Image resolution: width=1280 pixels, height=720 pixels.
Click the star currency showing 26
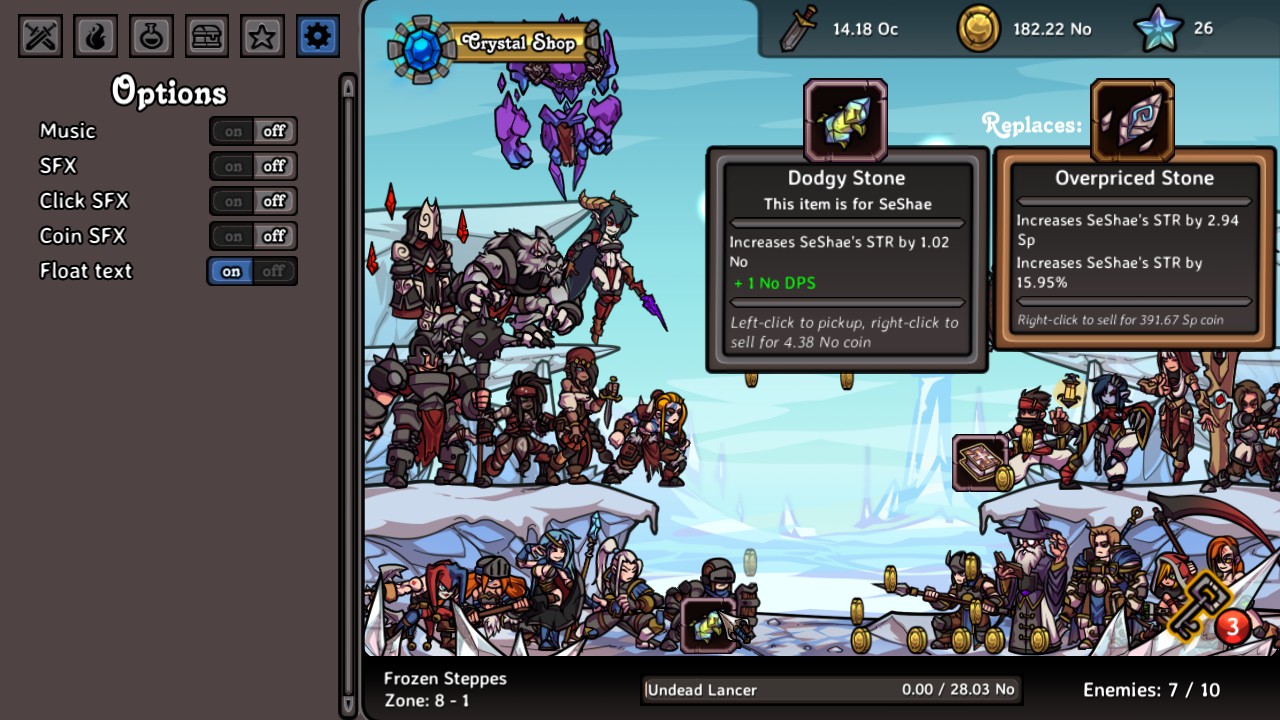[1158, 29]
